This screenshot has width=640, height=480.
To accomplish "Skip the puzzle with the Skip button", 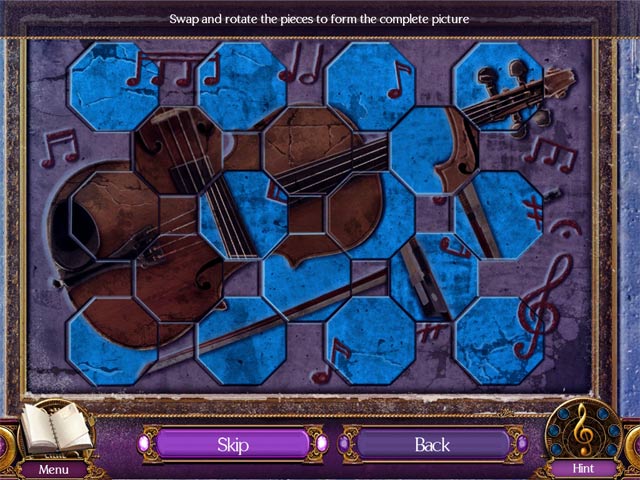I will coord(232,444).
